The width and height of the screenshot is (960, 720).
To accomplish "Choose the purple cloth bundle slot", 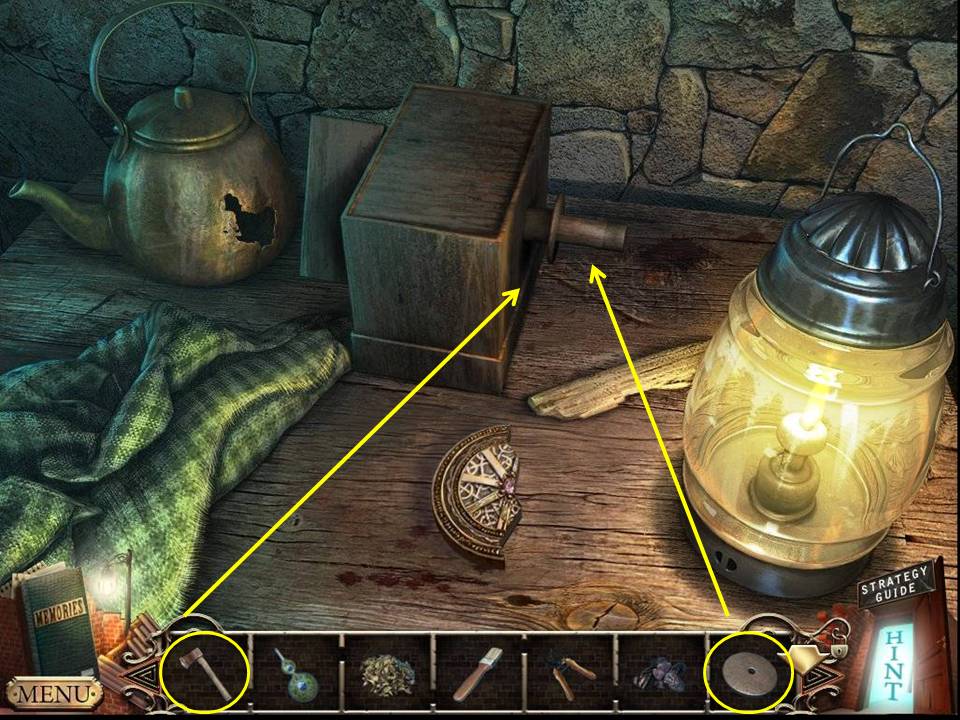I will pyautogui.click(x=659, y=671).
